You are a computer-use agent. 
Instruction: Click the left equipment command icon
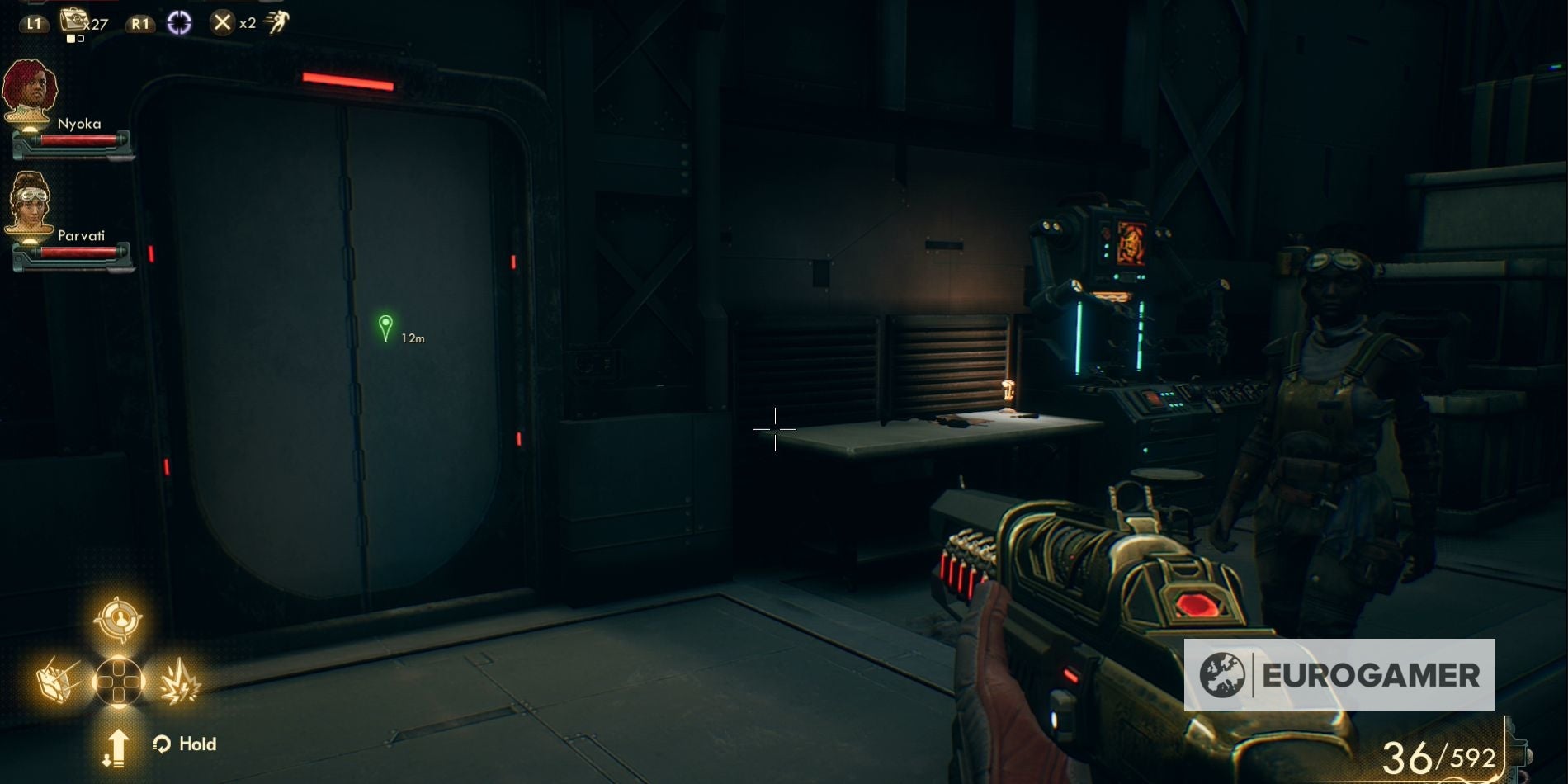tap(56, 681)
